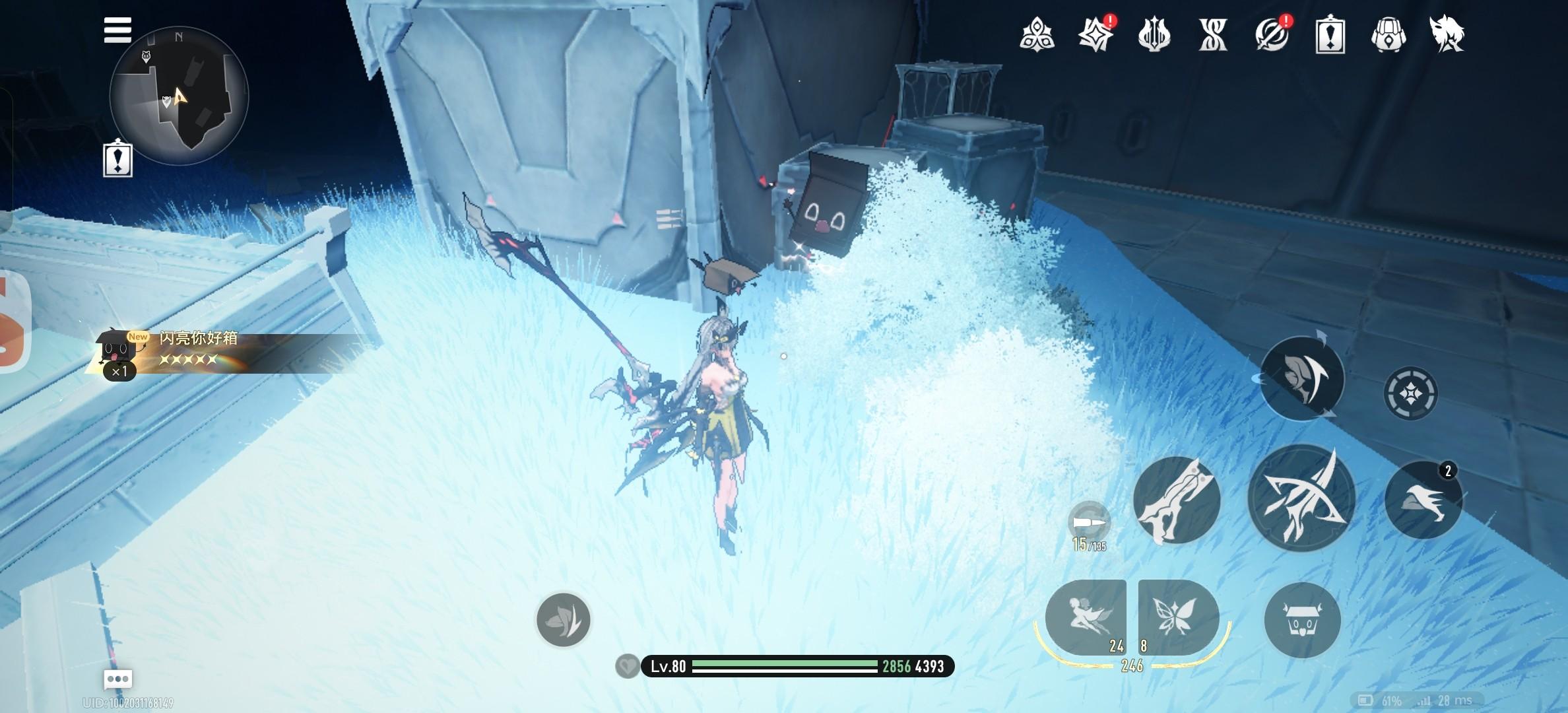Open the three-petal flower icon in top bar
The image size is (1568, 713).
point(1036,34)
